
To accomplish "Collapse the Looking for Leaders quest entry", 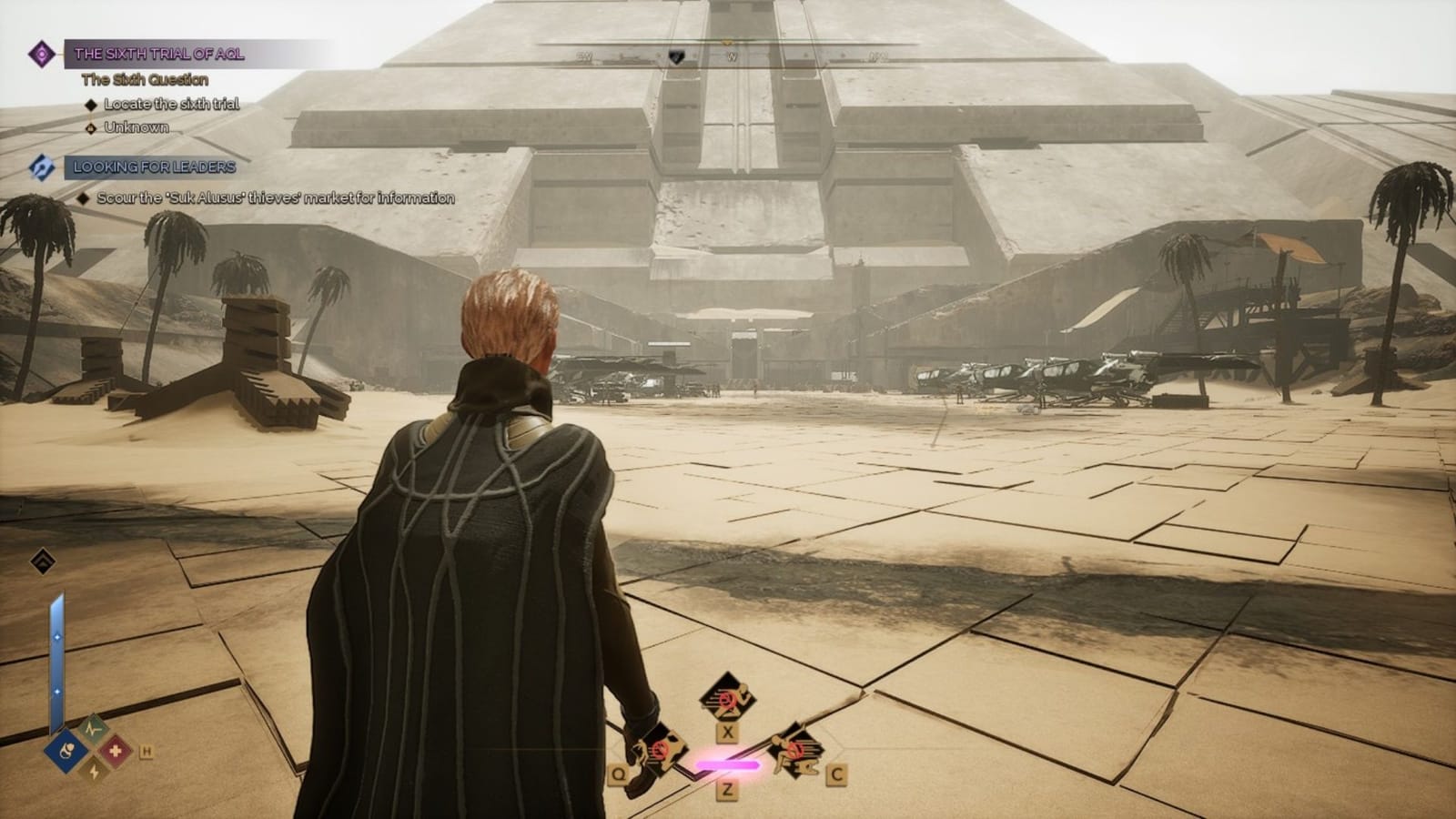I will [155, 167].
